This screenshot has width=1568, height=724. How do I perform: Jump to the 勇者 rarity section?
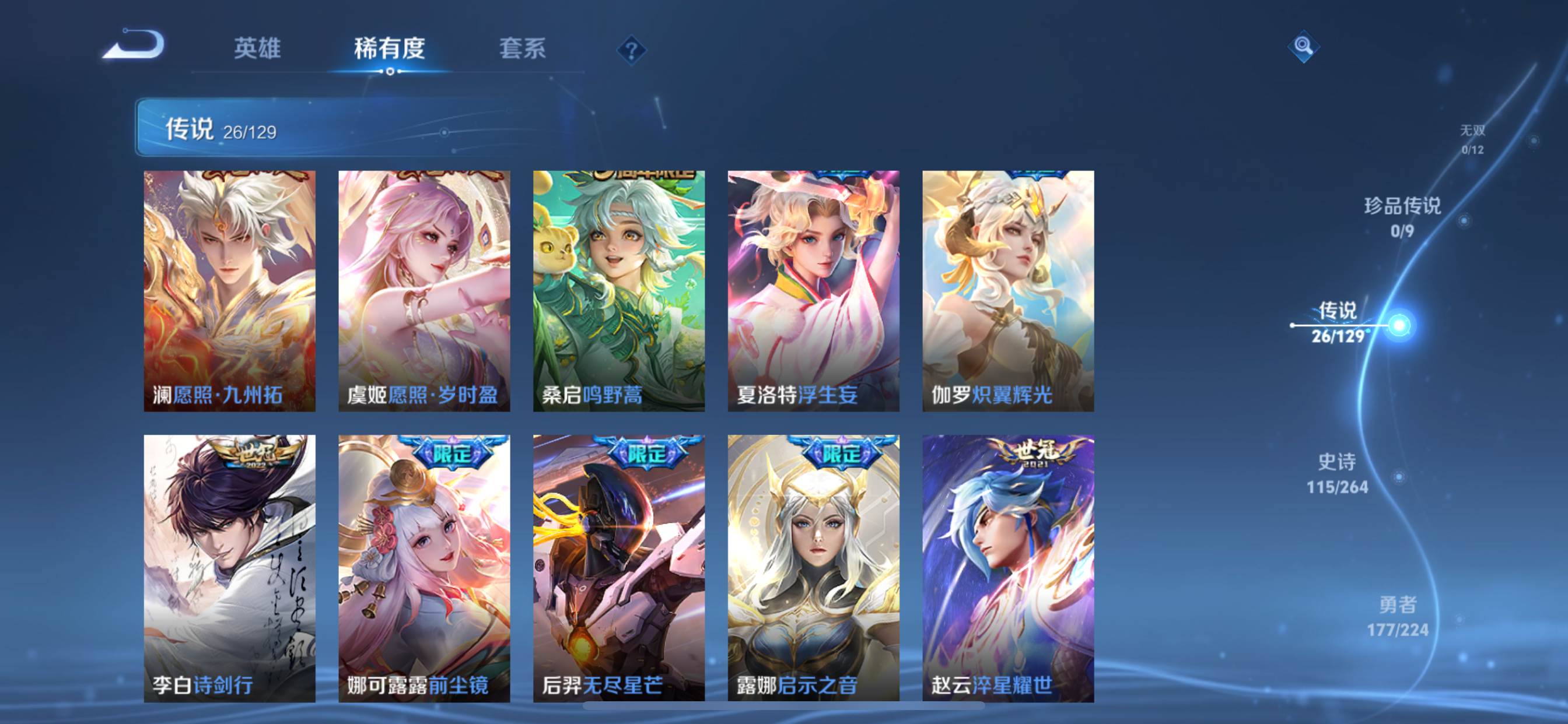(x=1398, y=616)
